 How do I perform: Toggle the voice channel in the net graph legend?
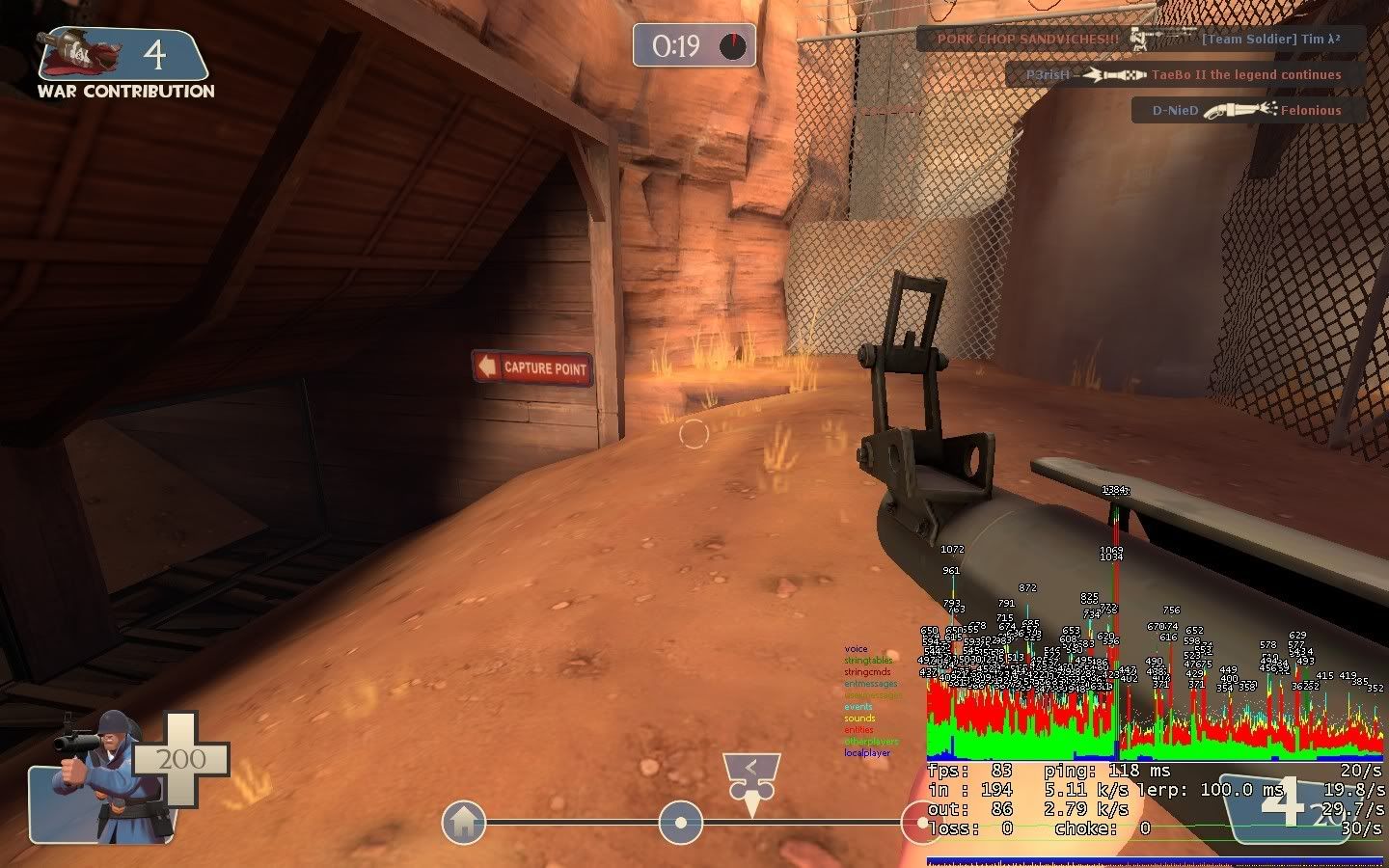click(x=855, y=648)
